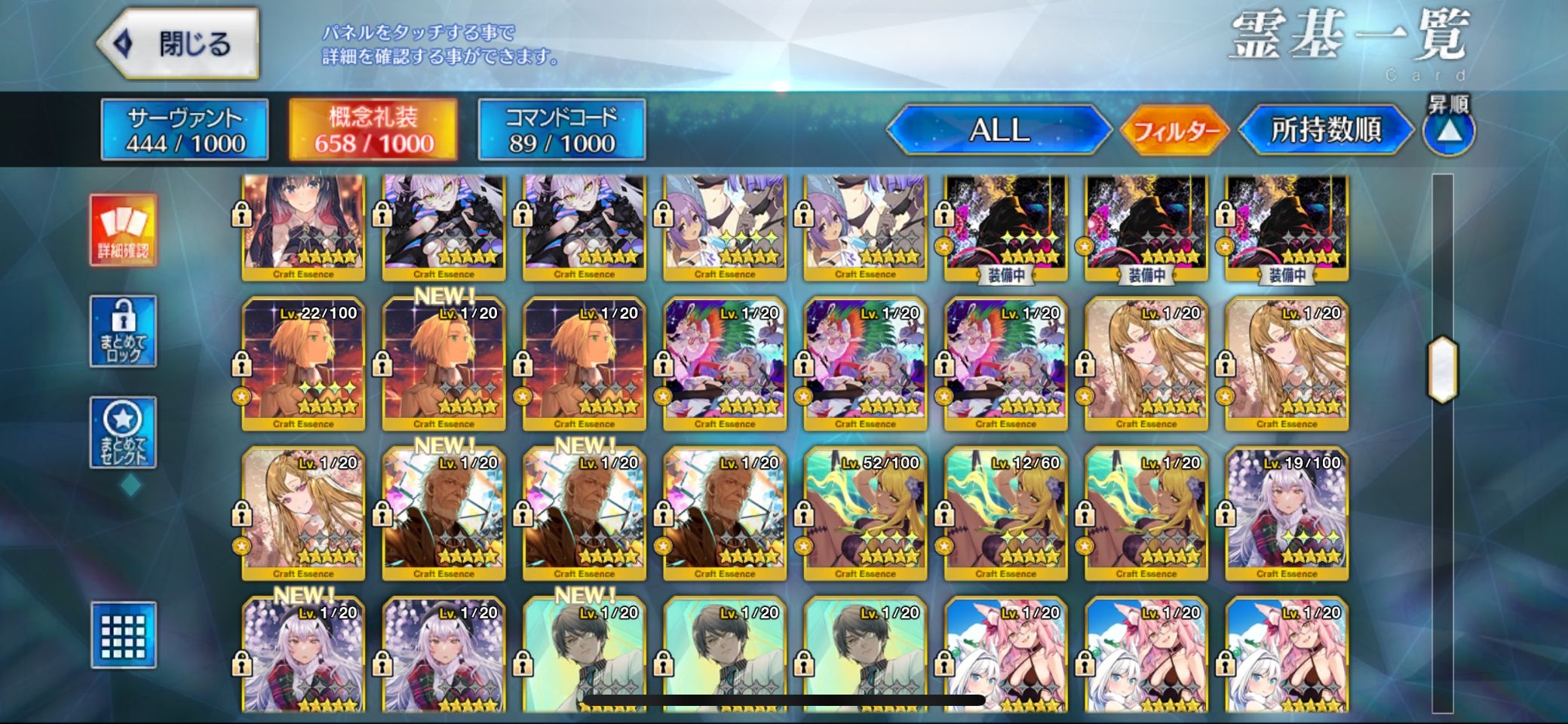
Task: Change sorting via 所持数順 button
Action: click(x=1325, y=130)
